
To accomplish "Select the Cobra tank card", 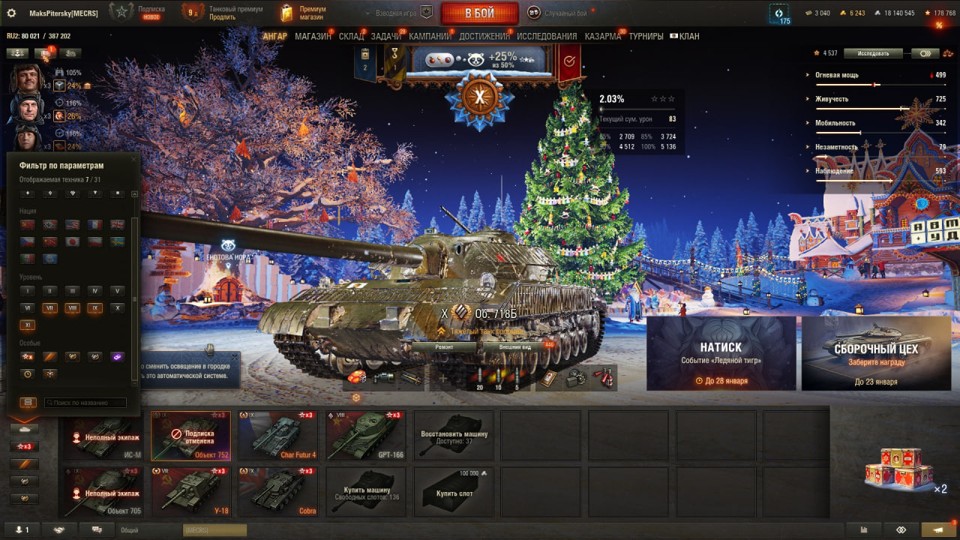I will click(277, 491).
